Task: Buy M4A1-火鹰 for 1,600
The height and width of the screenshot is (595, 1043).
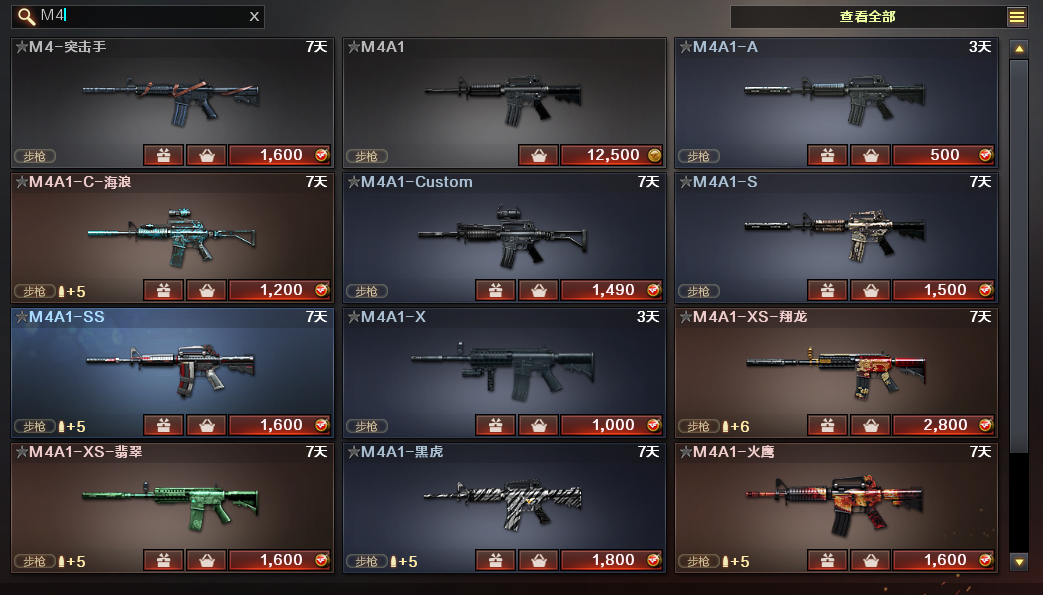Action: [x=943, y=560]
